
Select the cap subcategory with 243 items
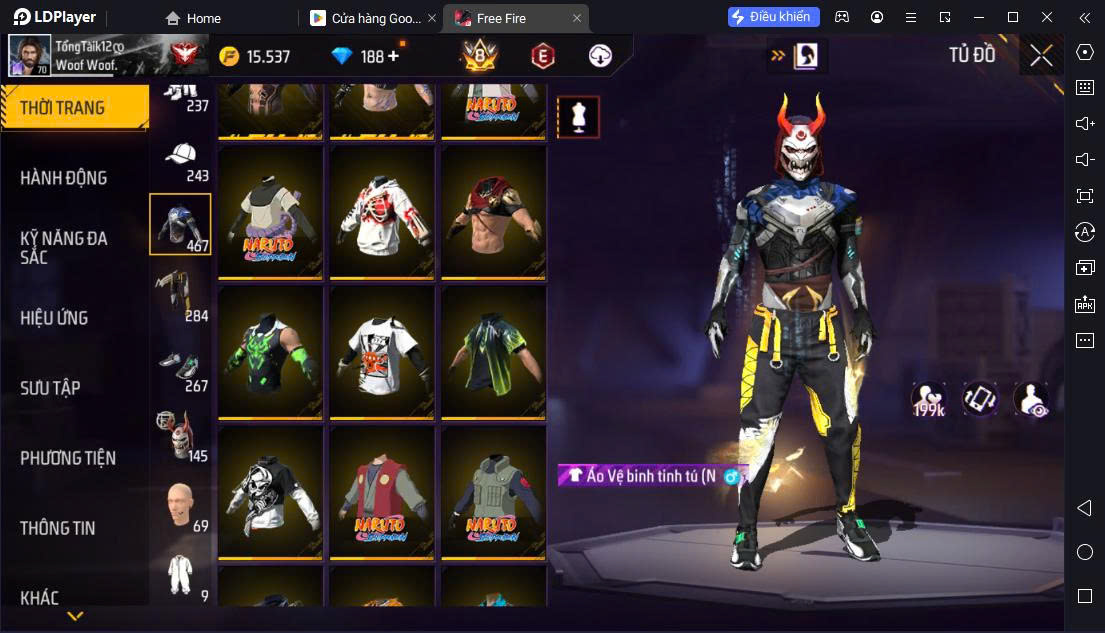tap(181, 160)
